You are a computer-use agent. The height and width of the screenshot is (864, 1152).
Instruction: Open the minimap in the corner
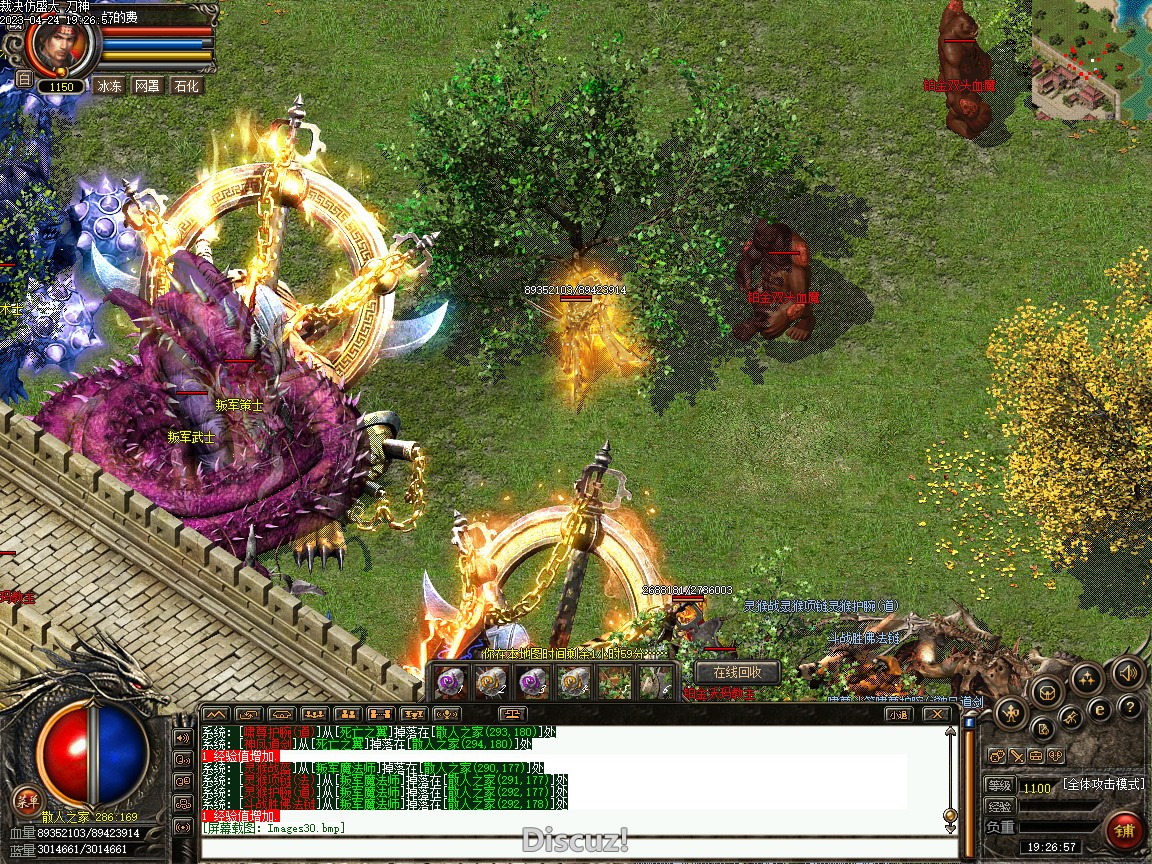pyautogui.click(x=1091, y=60)
